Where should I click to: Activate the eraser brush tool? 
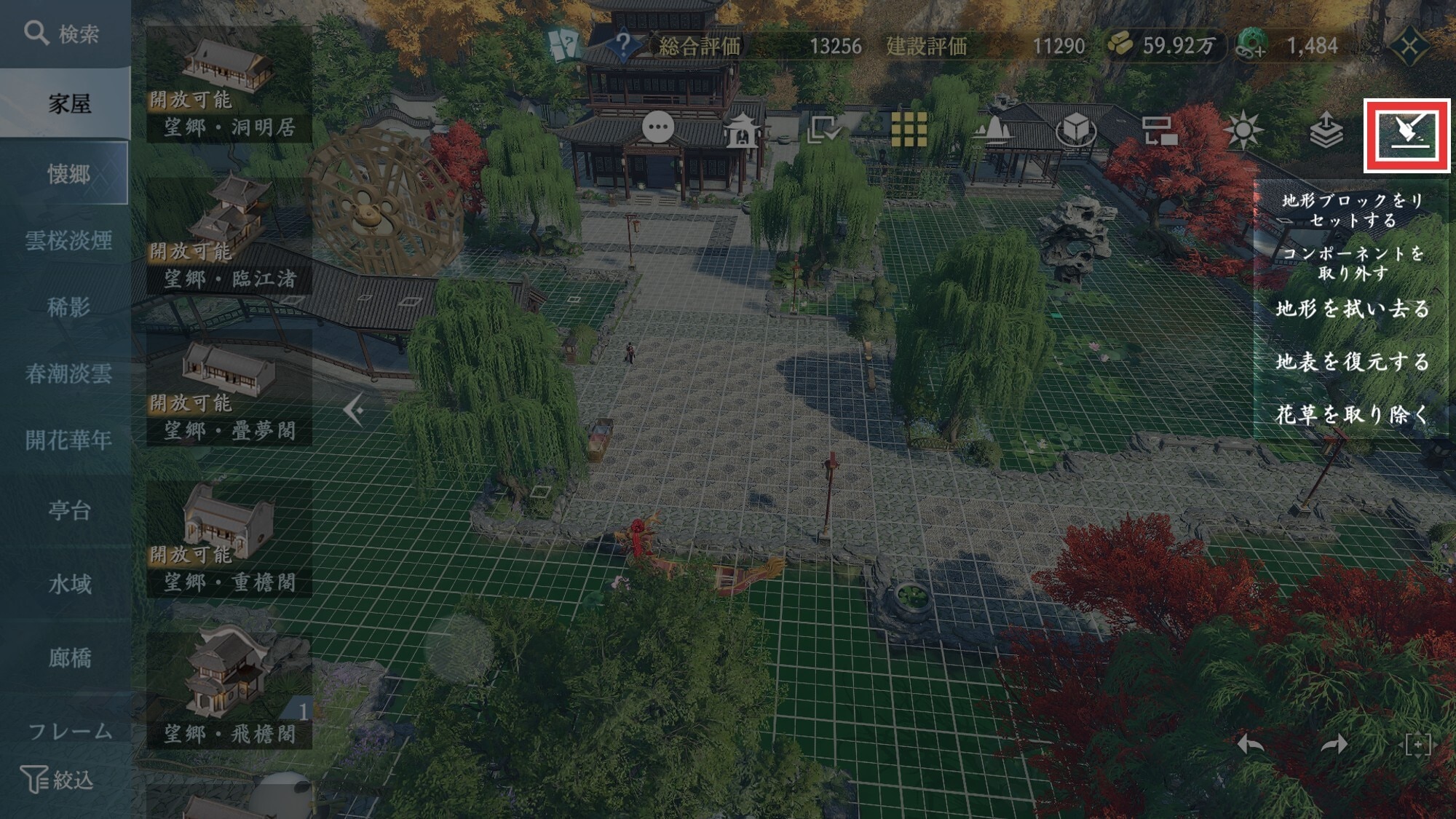point(1406,135)
